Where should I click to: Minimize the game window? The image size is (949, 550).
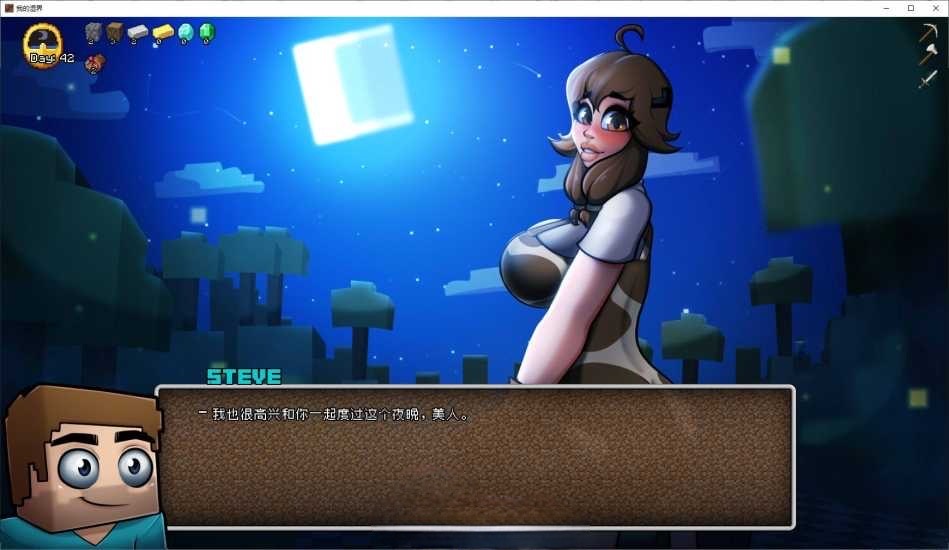coord(887,8)
